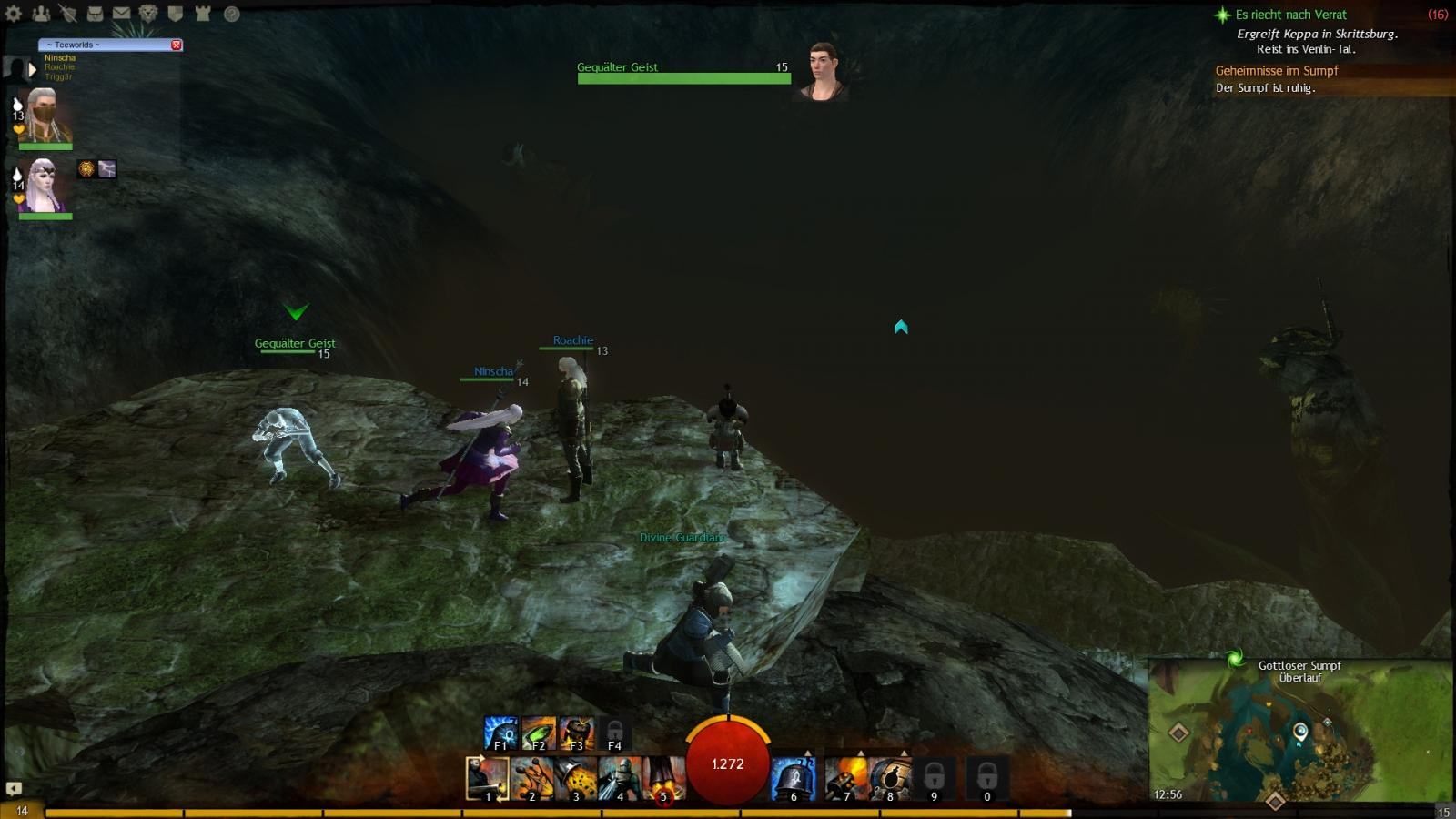Activate the blue F1 virtue skill
Image resolution: width=1456 pixels, height=819 pixels.
500,733
